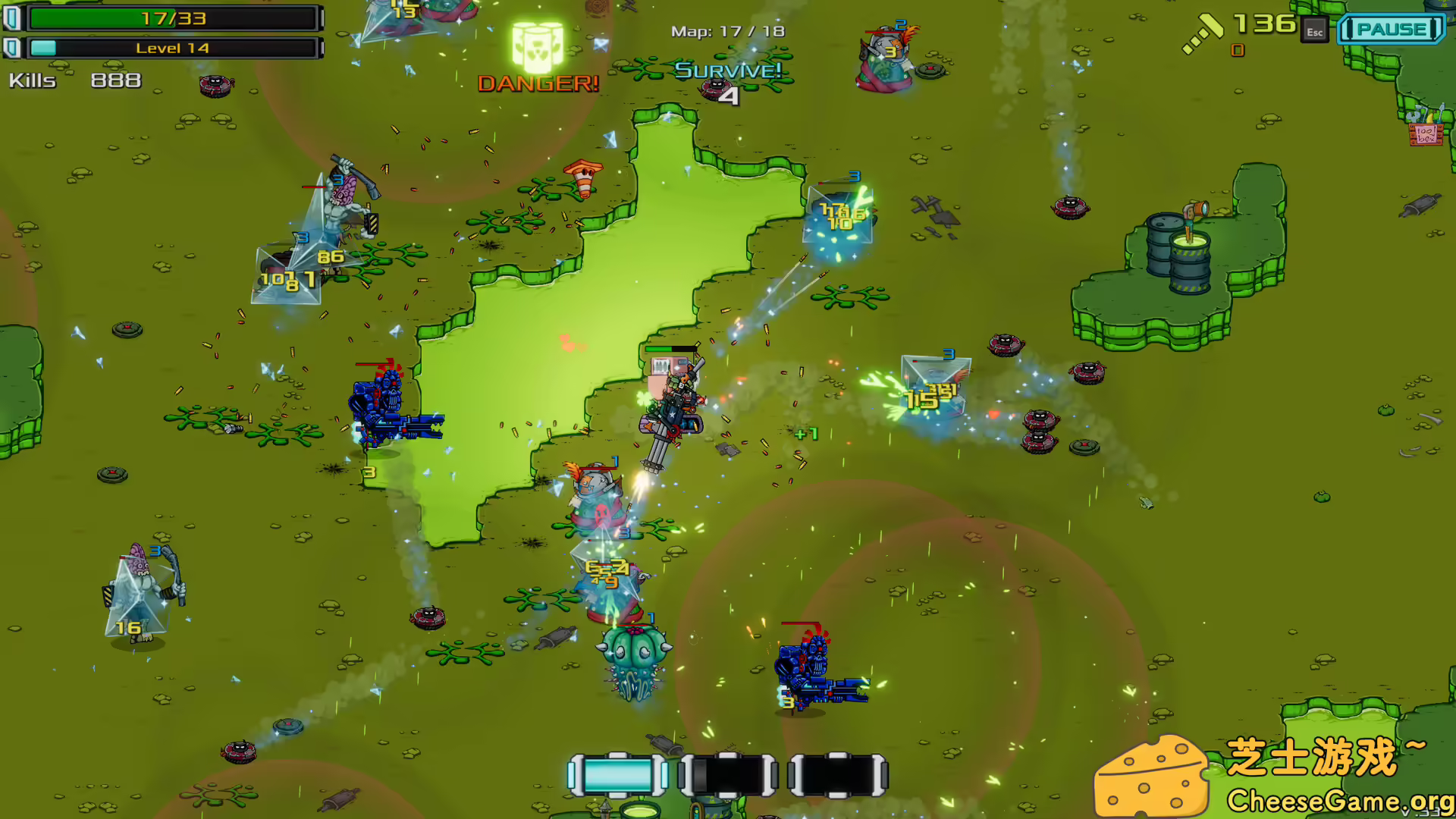
Task: Click the Esc key icon beside PAUSE
Action: coord(1315,32)
